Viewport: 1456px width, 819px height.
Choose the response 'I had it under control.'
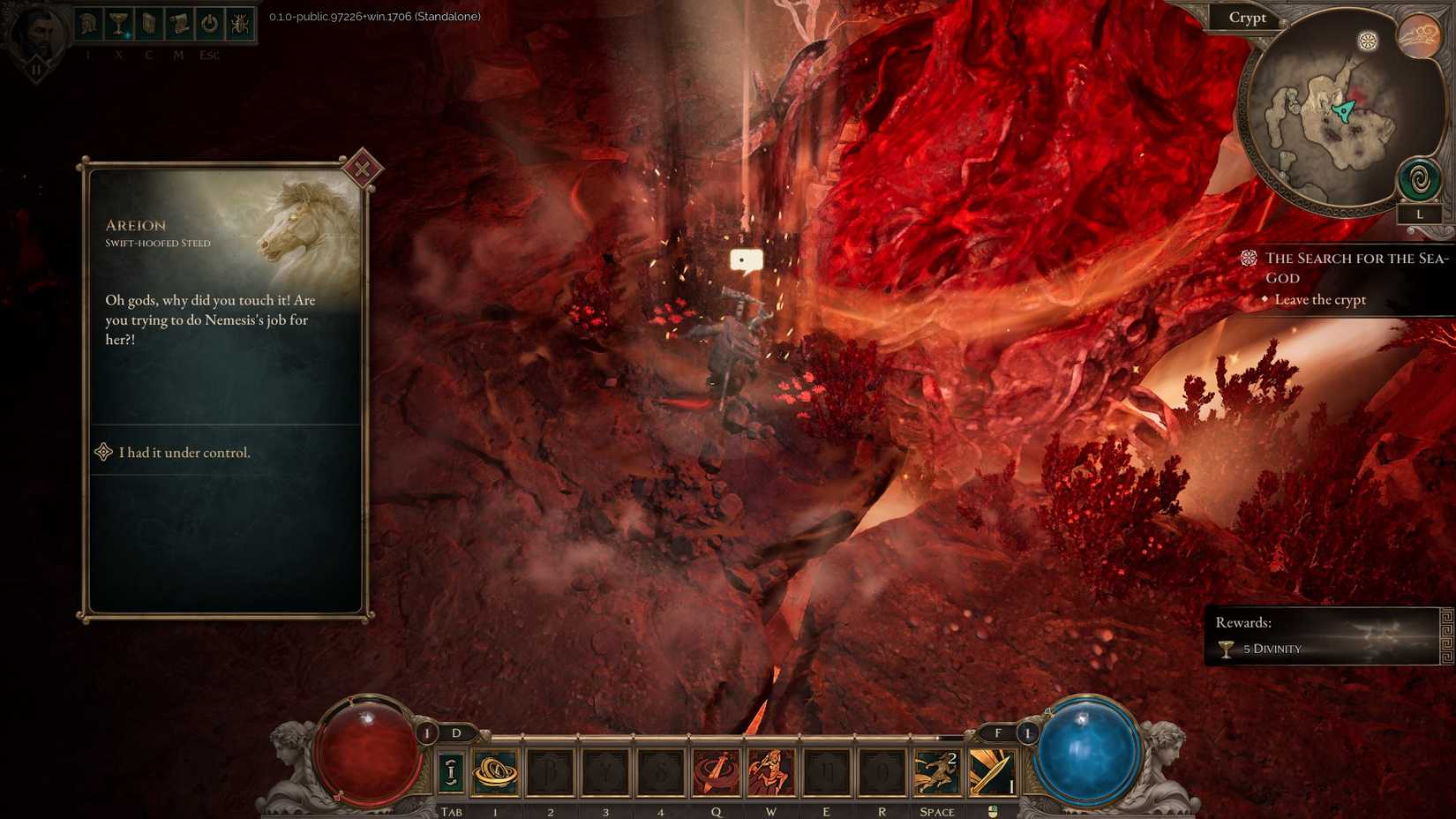click(184, 452)
